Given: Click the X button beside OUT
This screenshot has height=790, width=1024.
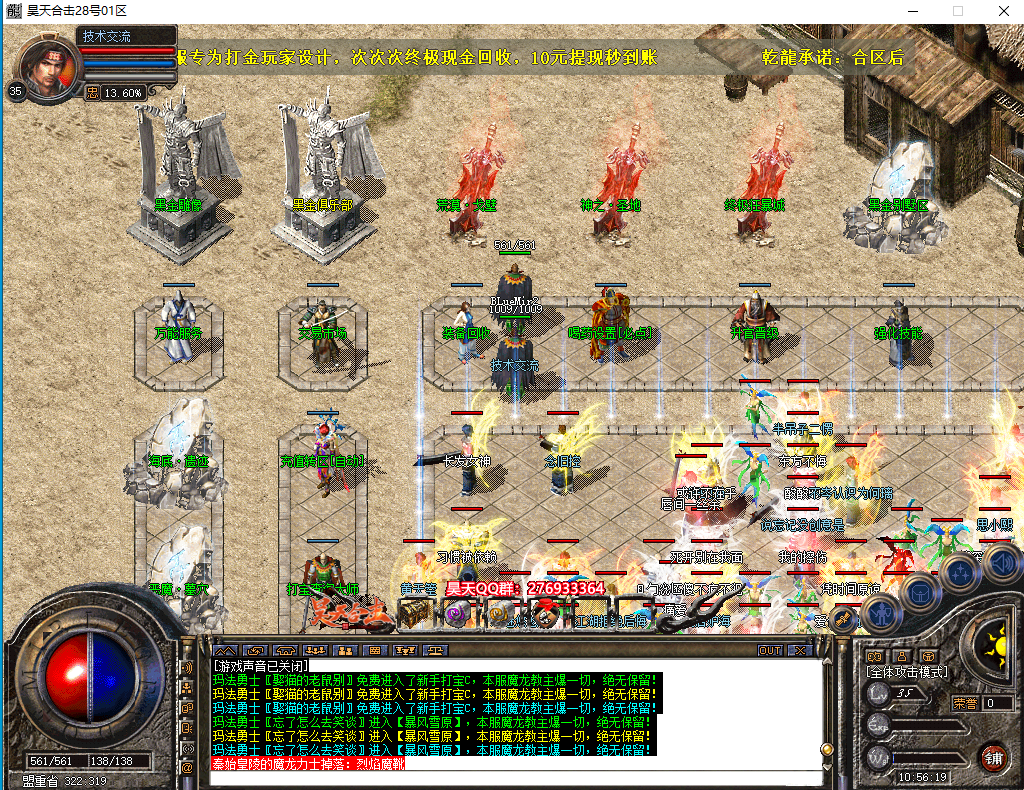Looking at the screenshot, I should coord(798,650).
